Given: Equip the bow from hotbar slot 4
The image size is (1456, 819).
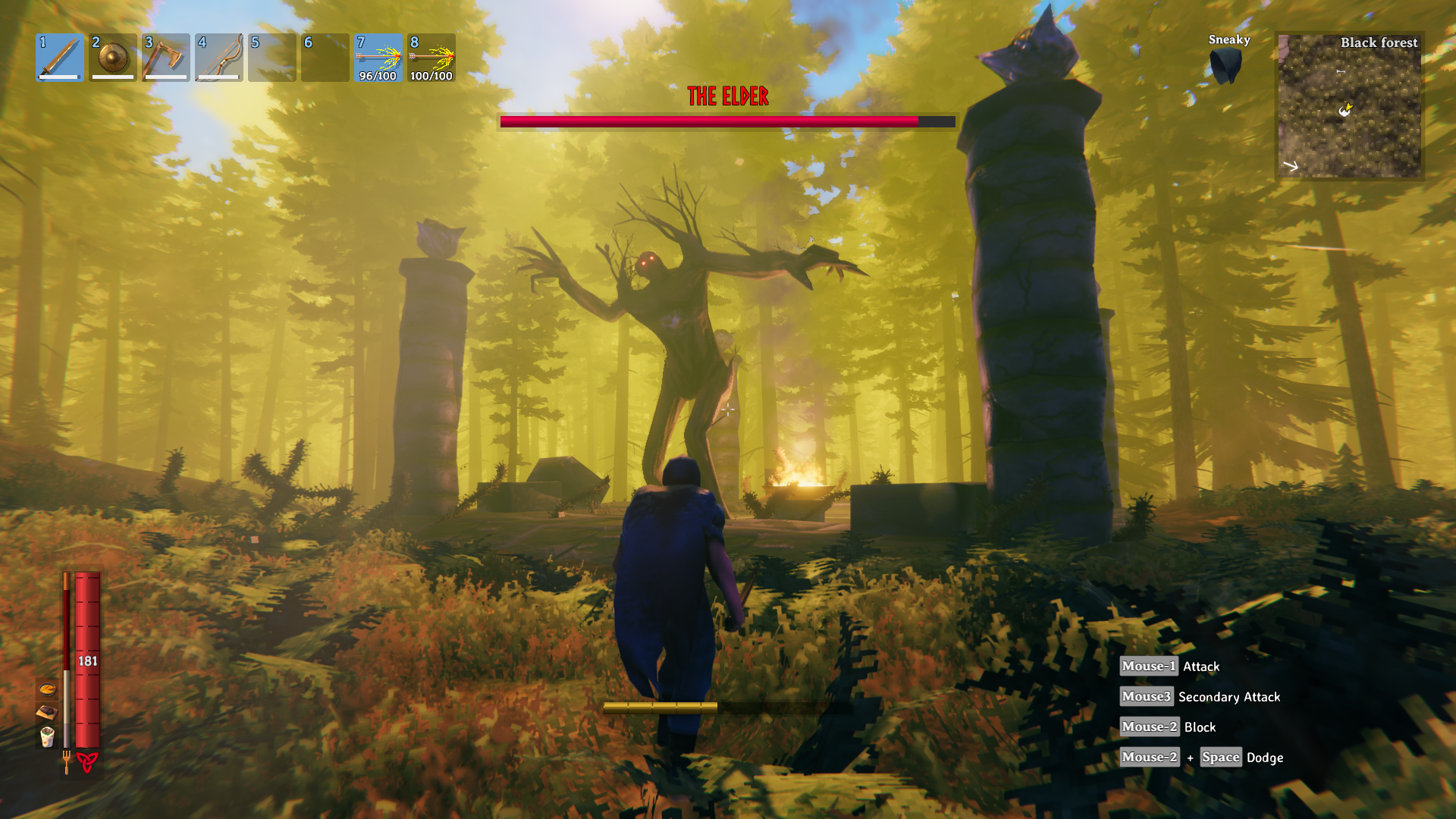Looking at the screenshot, I should coord(219,57).
